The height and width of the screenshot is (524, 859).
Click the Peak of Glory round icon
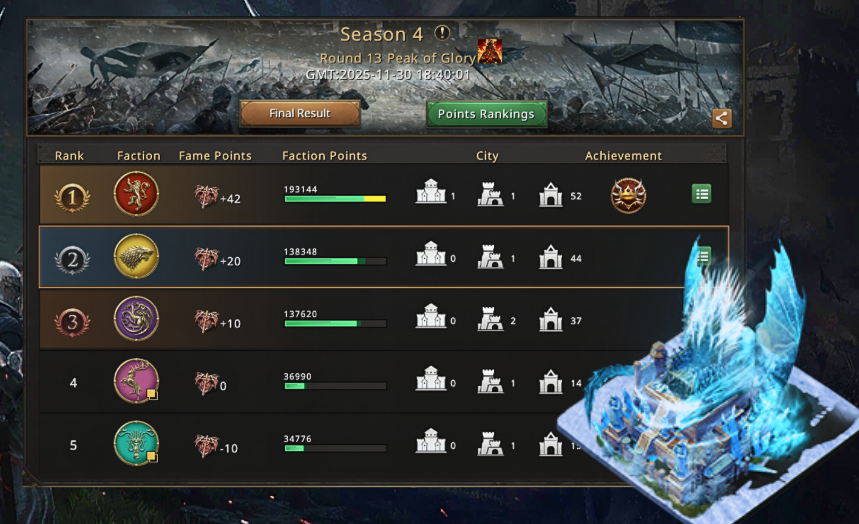(x=490, y=53)
